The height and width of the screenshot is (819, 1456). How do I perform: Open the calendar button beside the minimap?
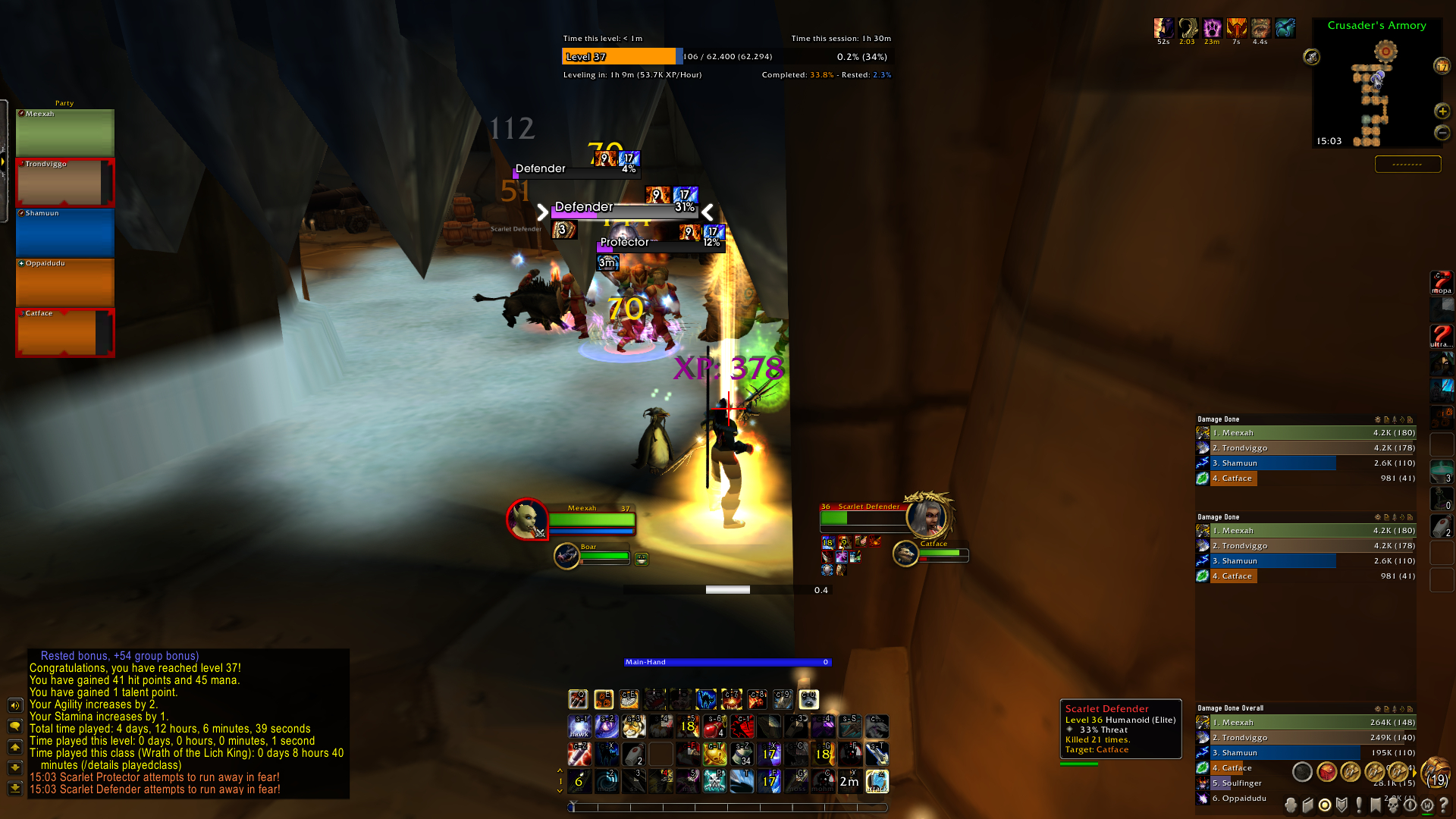1442,67
